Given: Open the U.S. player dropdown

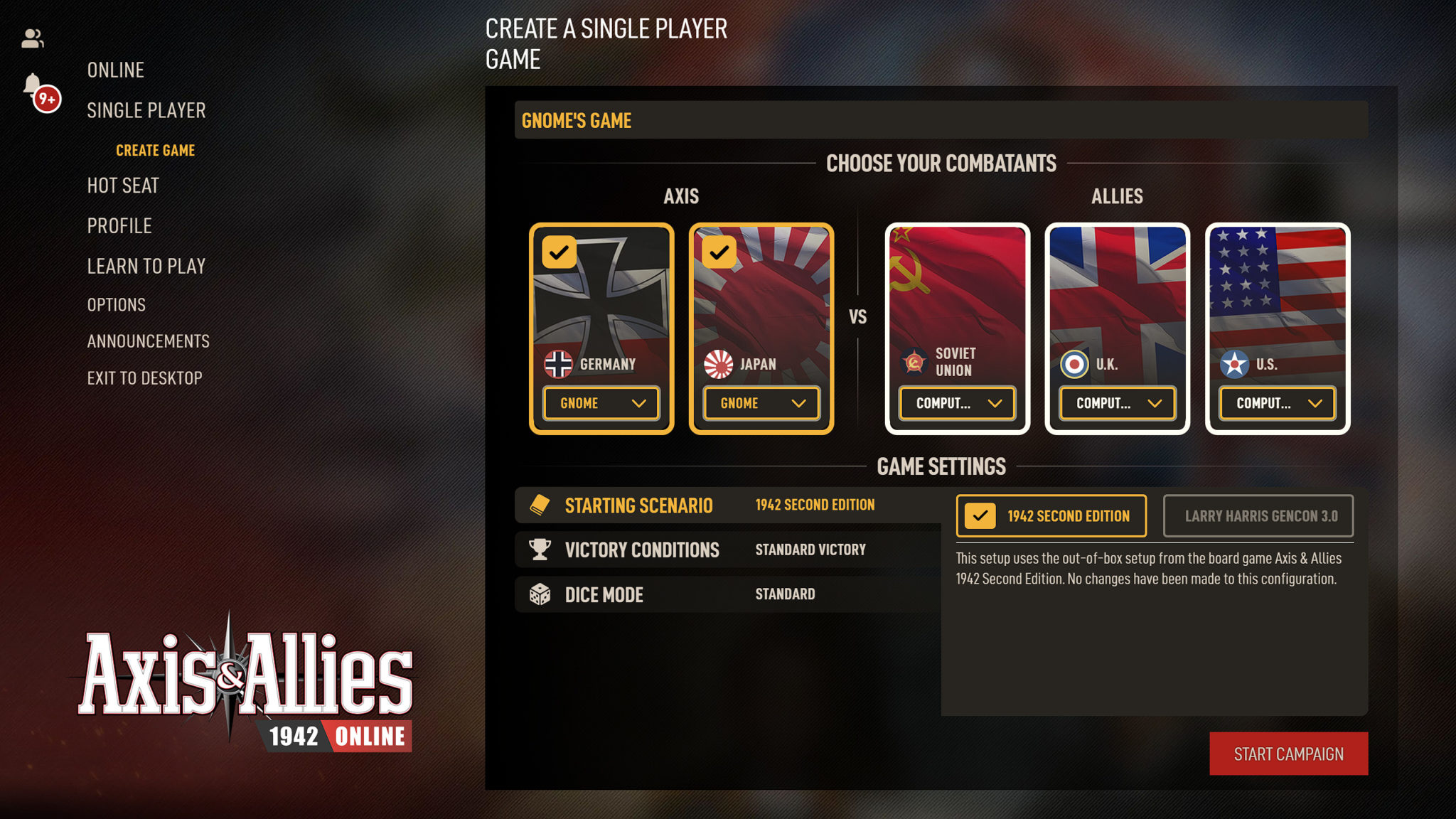Looking at the screenshot, I should [1277, 403].
